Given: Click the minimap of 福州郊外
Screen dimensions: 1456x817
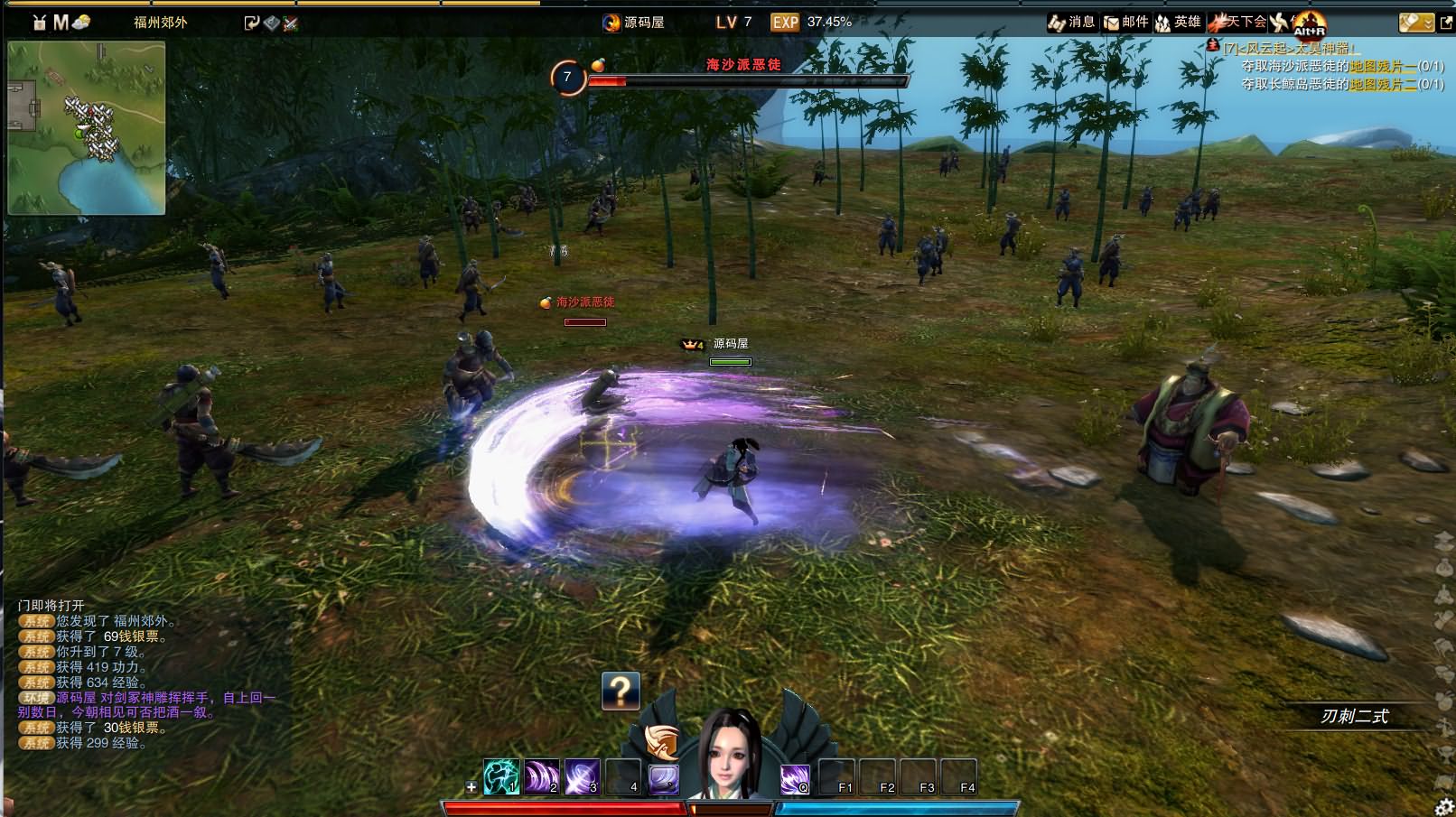Looking at the screenshot, I should click(87, 127).
